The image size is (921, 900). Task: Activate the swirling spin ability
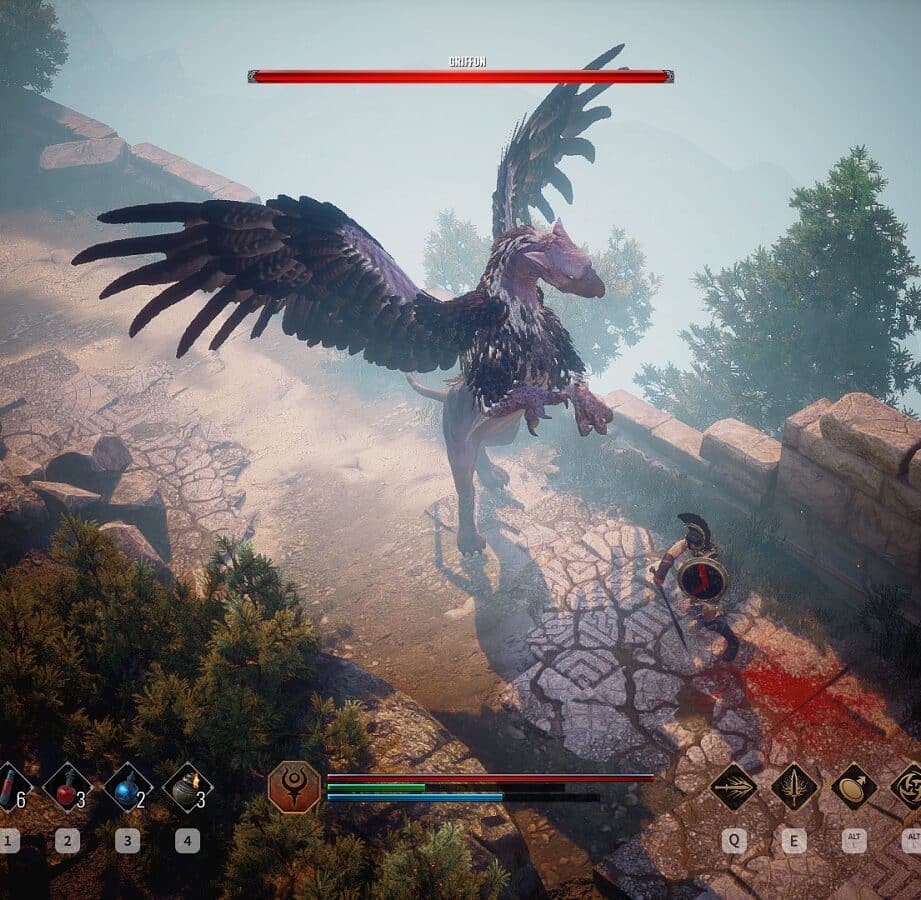coord(909,787)
